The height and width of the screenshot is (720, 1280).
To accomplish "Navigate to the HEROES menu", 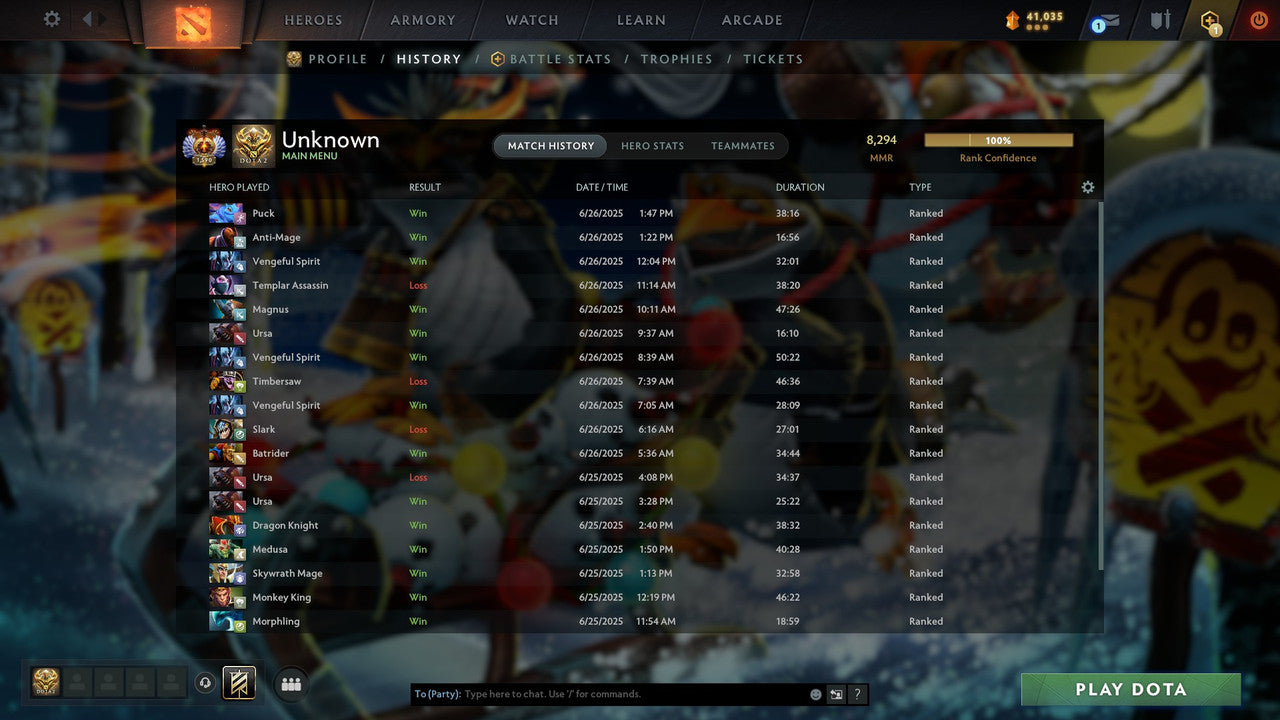I will pyautogui.click(x=313, y=19).
